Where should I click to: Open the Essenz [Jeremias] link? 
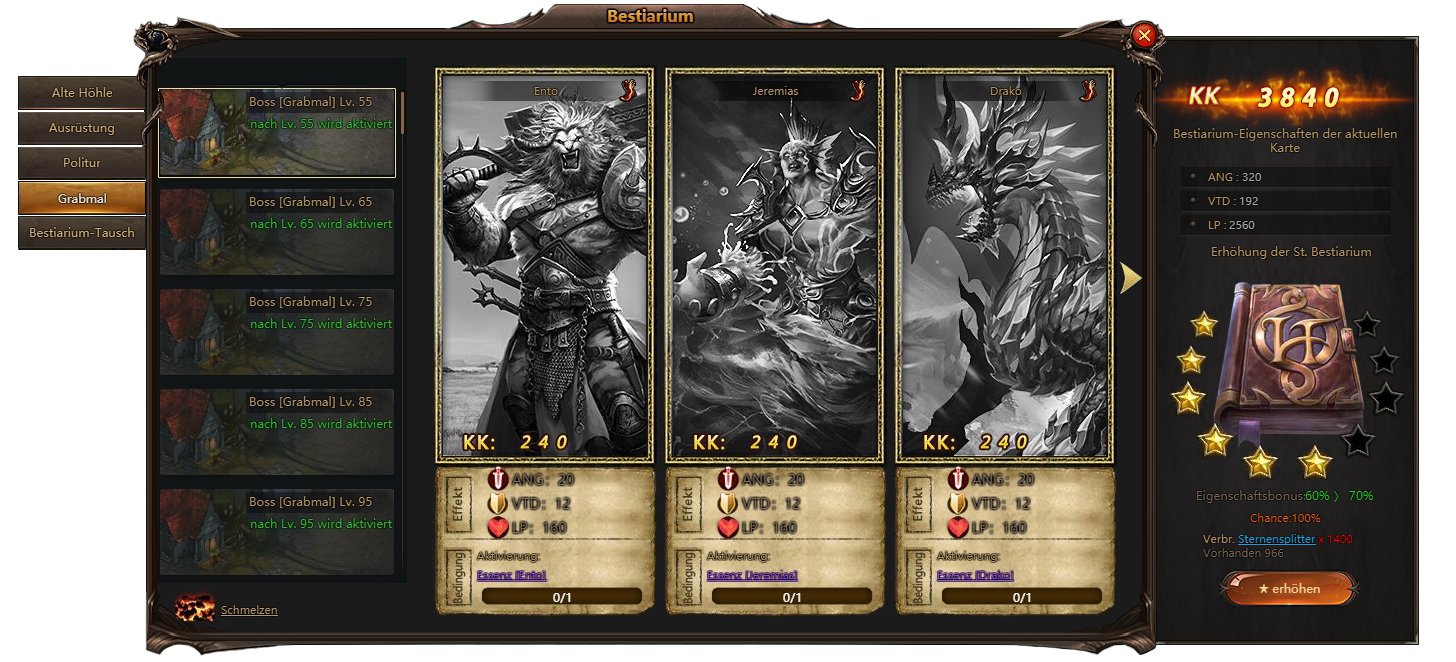pos(752,575)
